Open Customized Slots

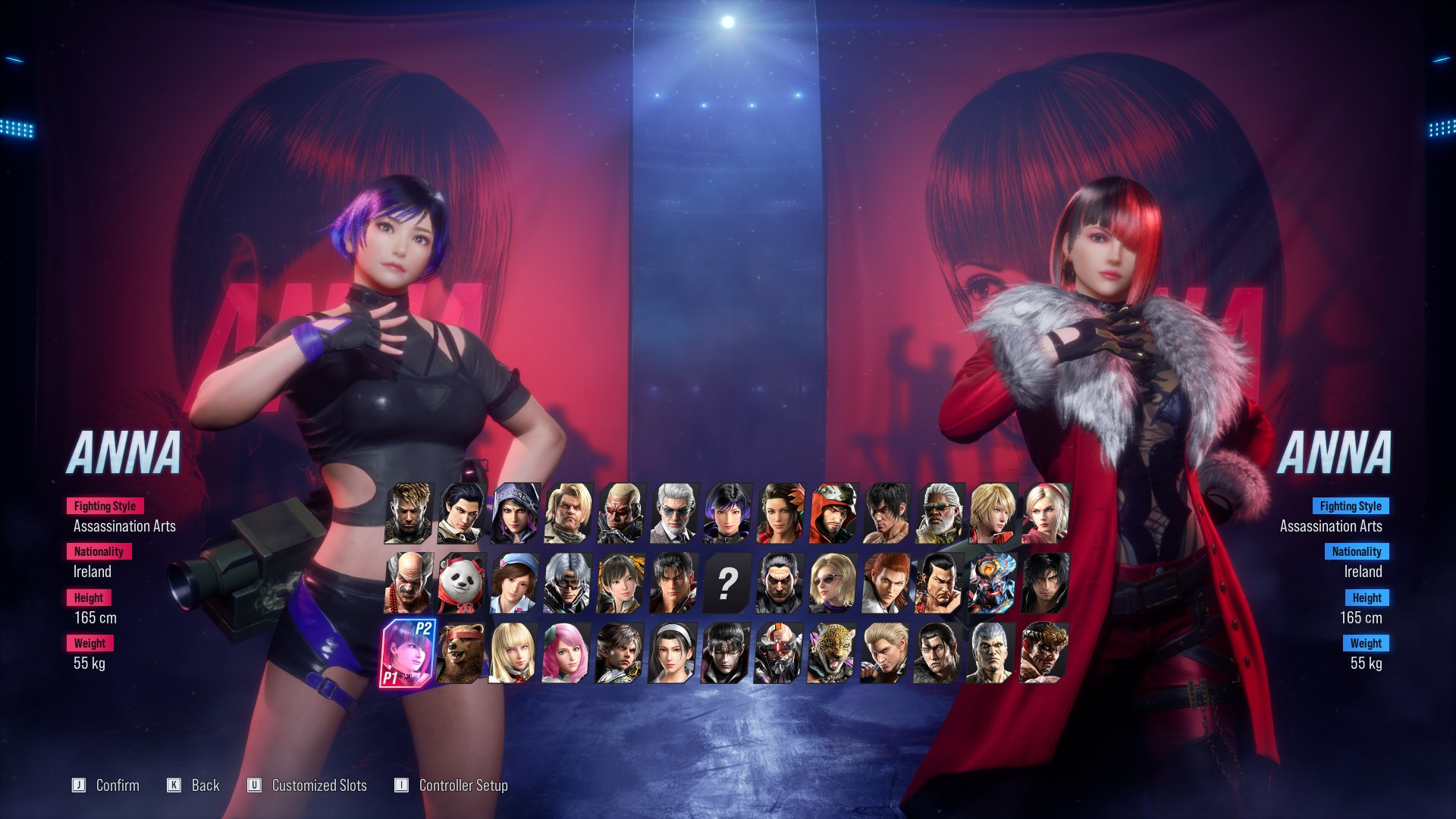320,786
